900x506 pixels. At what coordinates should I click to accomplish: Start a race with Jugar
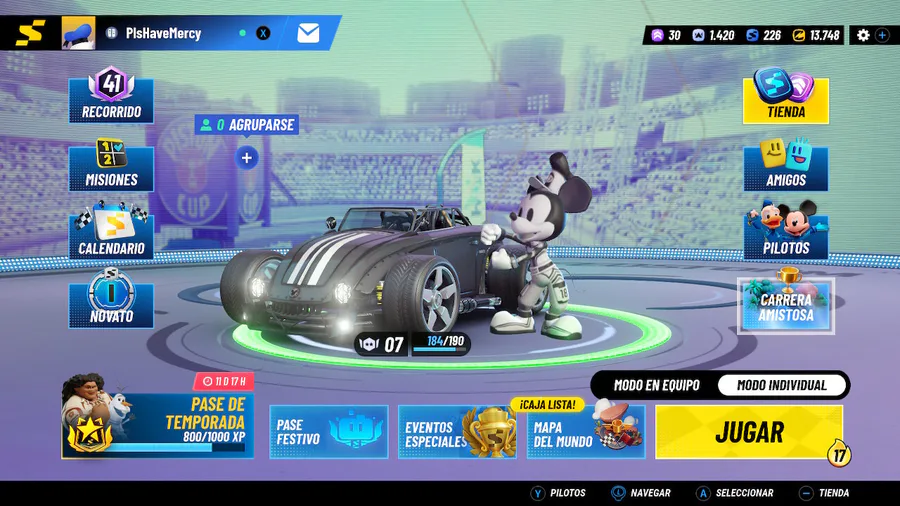[x=749, y=432]
